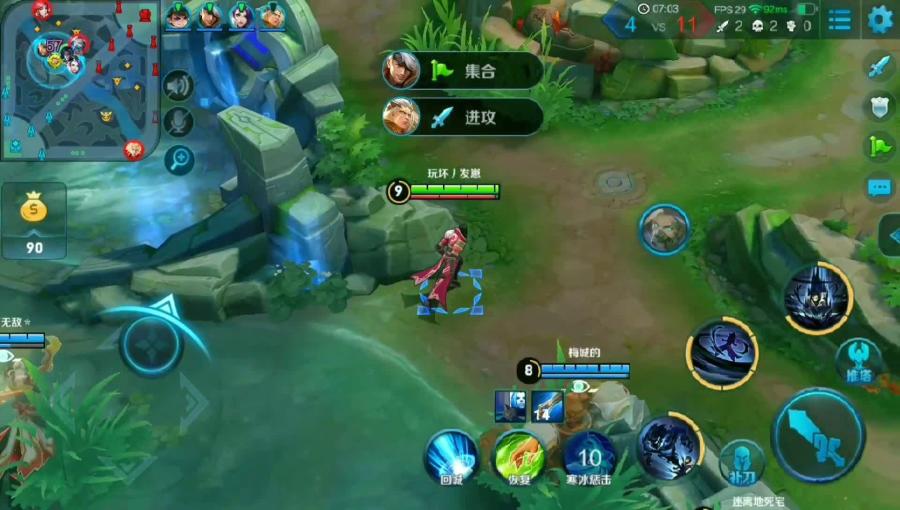Target the enemy hero portrait icon
This screenshot has width=900, height=510.
[x=664, y=230]
